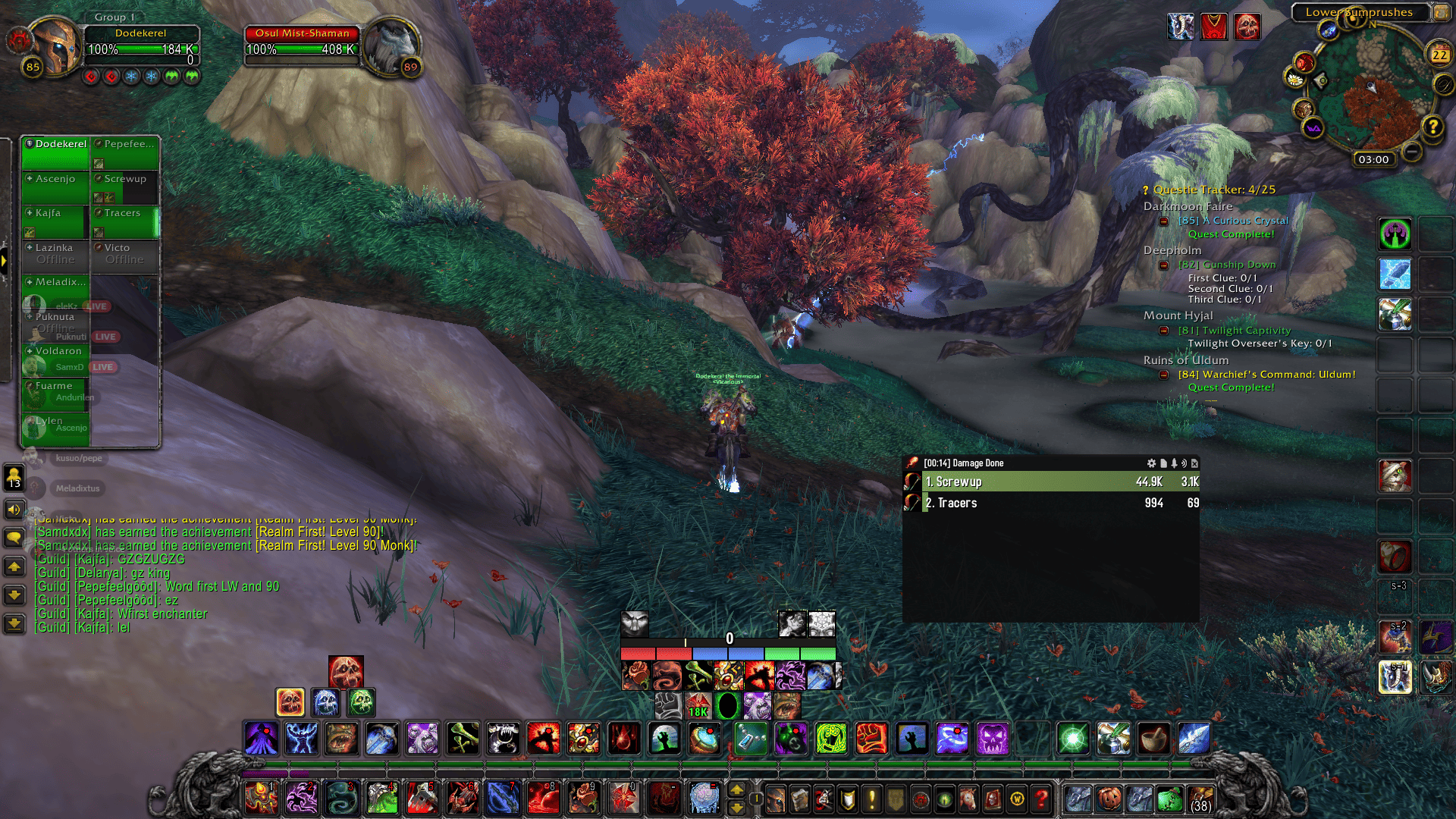Open the damage meter gear settings

pos(1151,463)
